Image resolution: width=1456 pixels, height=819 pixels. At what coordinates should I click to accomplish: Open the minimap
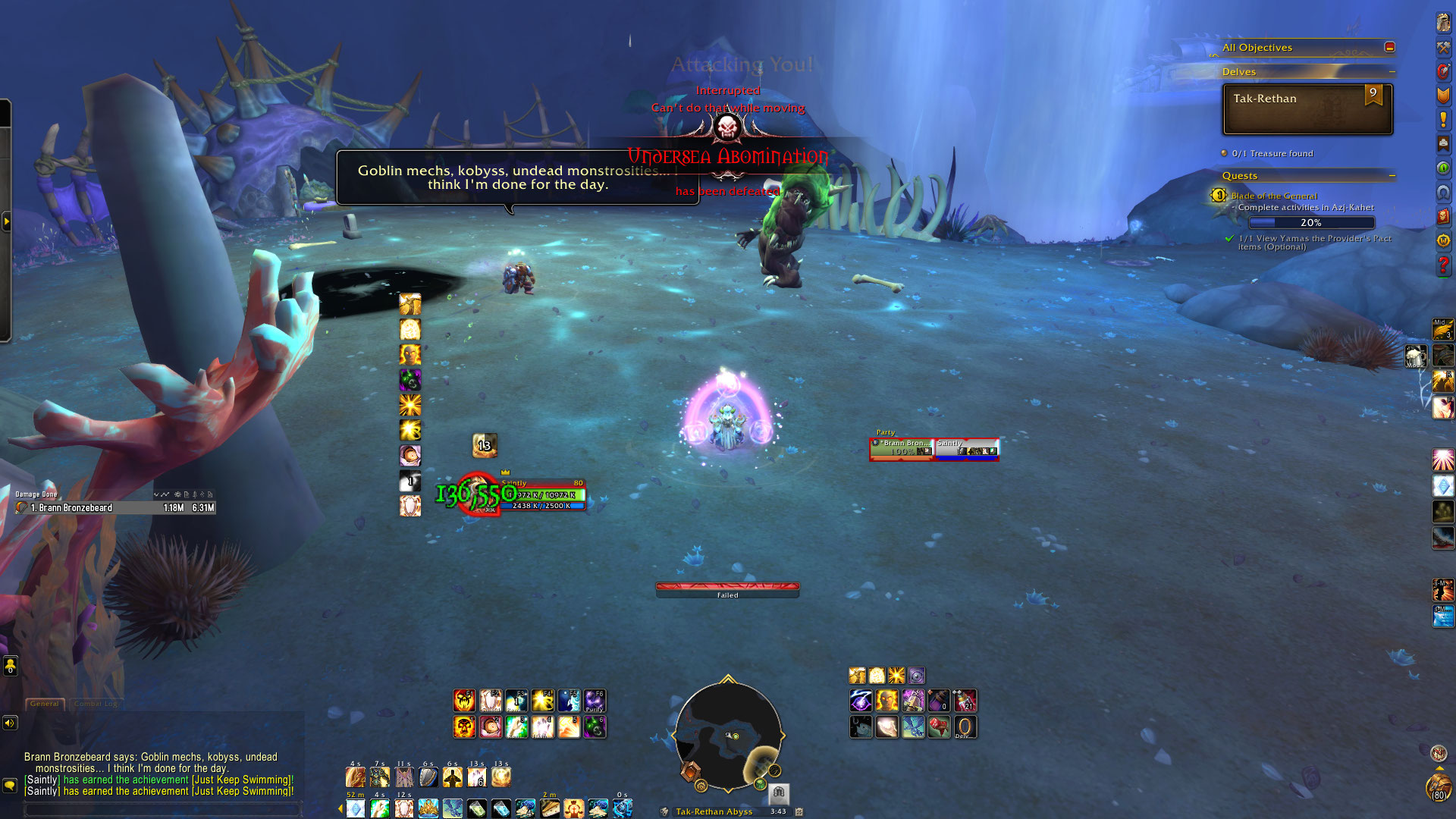728,736
